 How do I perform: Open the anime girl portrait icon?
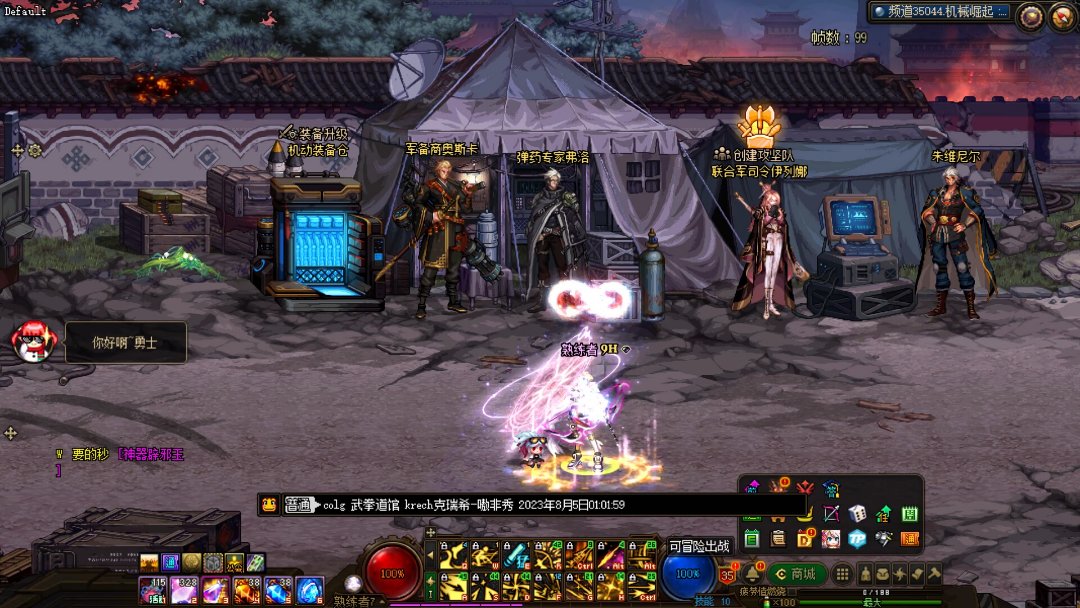click(x=831, y=539)
